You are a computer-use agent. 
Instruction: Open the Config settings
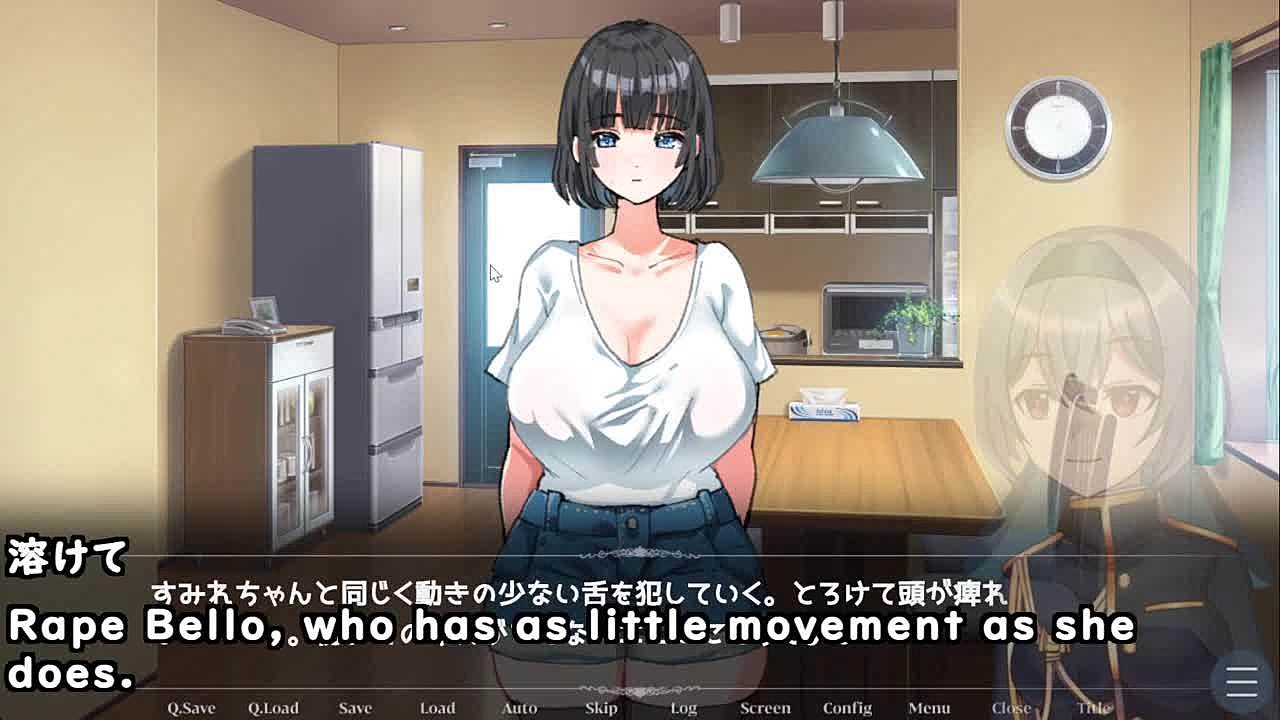pyautogui.click(x=847, y=708)
